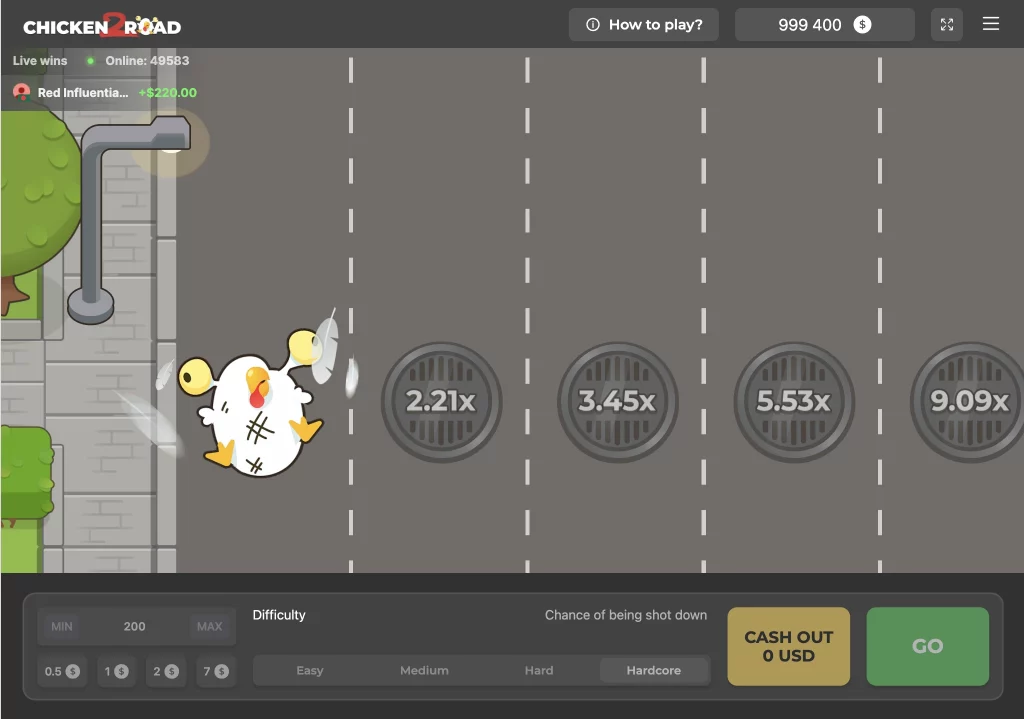
Task: Select Hardcore difficulty
Action: coord(654,670)
